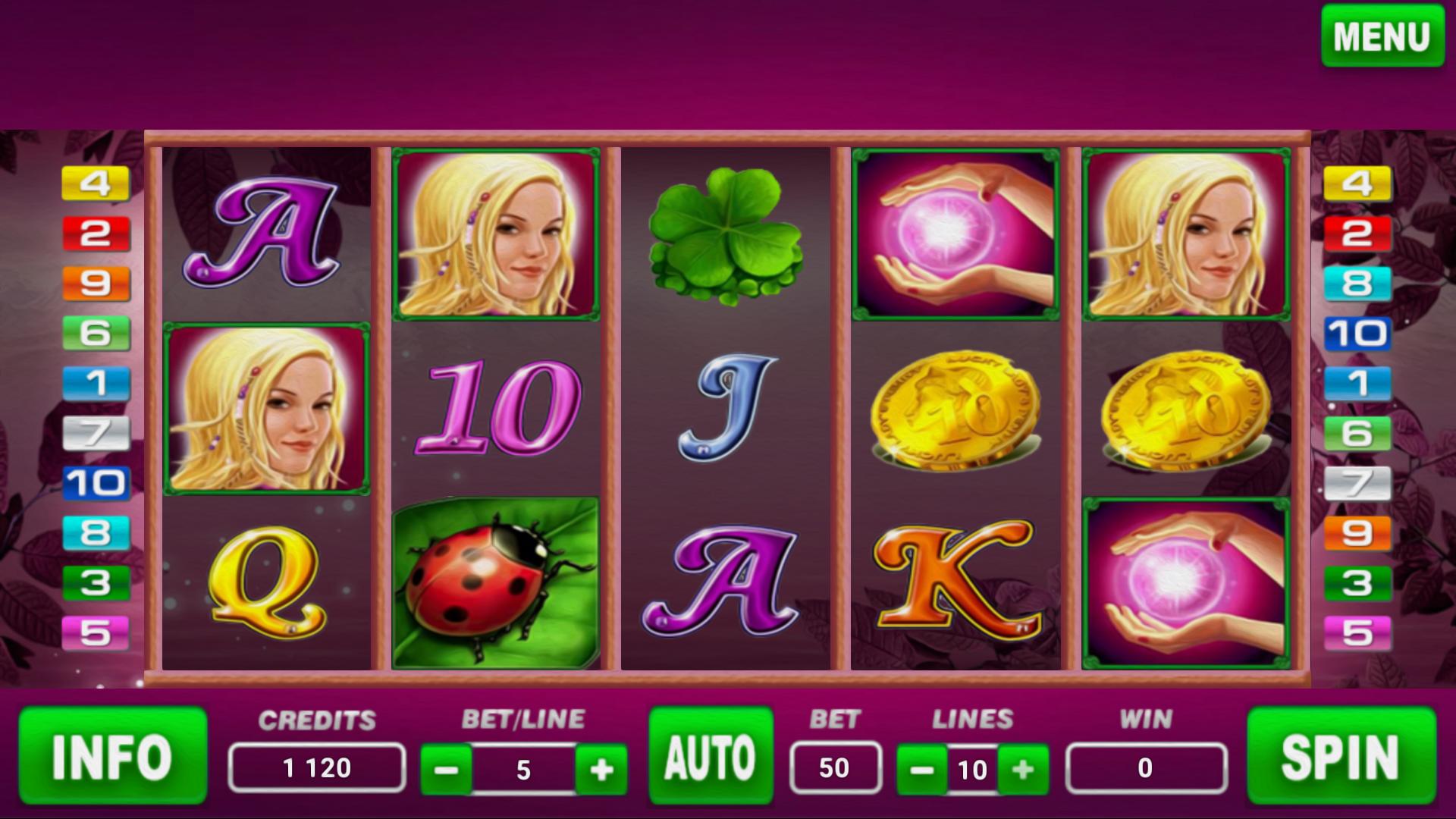Open the INFO paytable screen
This screenshot has width=1456, height=819.
pyautogui.click(x=112, y=757)
